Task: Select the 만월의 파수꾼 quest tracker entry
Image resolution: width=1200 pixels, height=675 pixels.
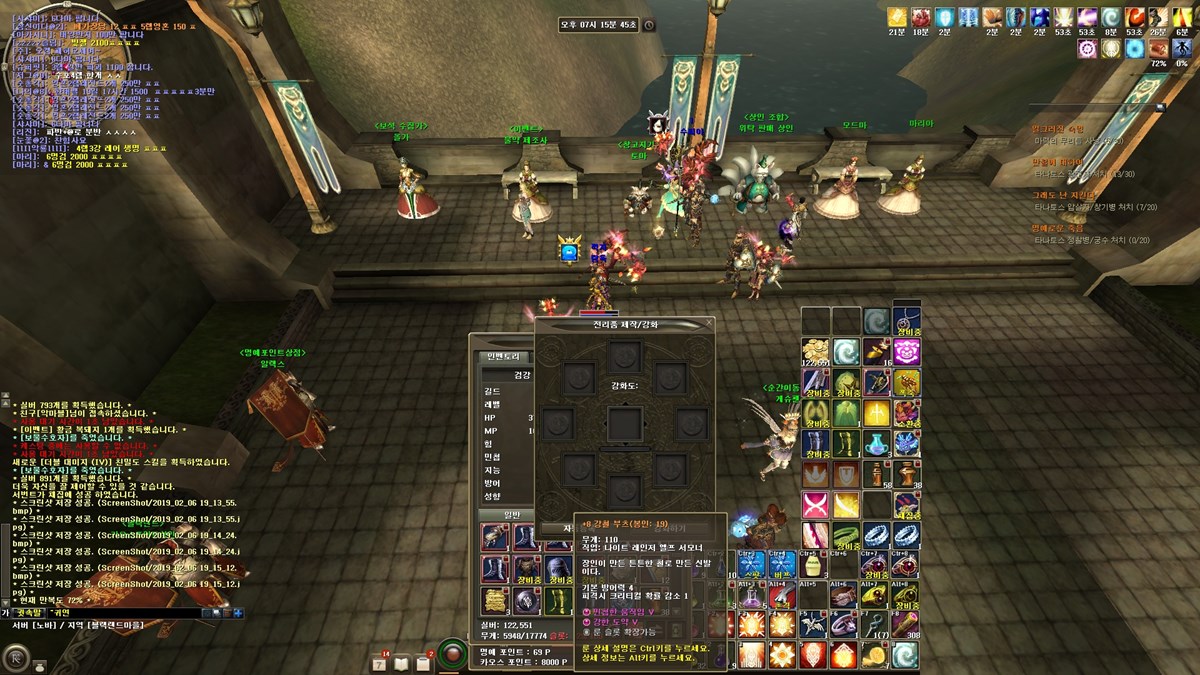Action: coord(1057,161)
